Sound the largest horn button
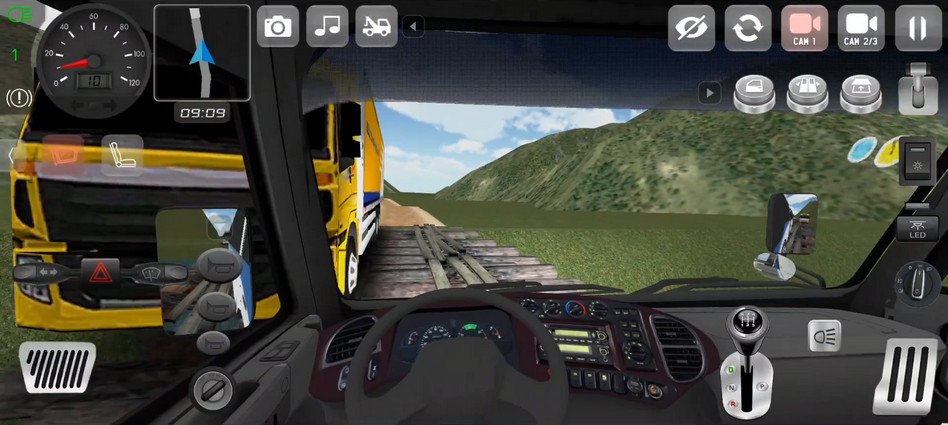 click(x=218, y=266)
